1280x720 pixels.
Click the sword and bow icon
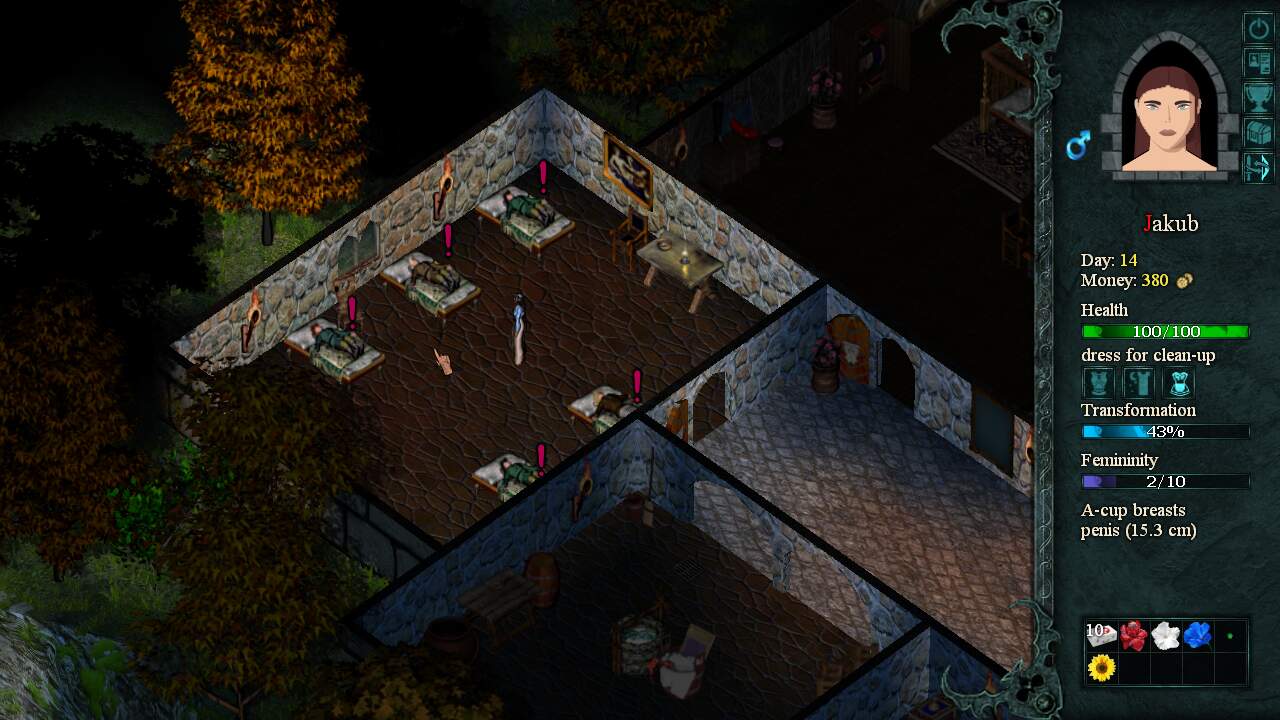(x=1257, y=167)
